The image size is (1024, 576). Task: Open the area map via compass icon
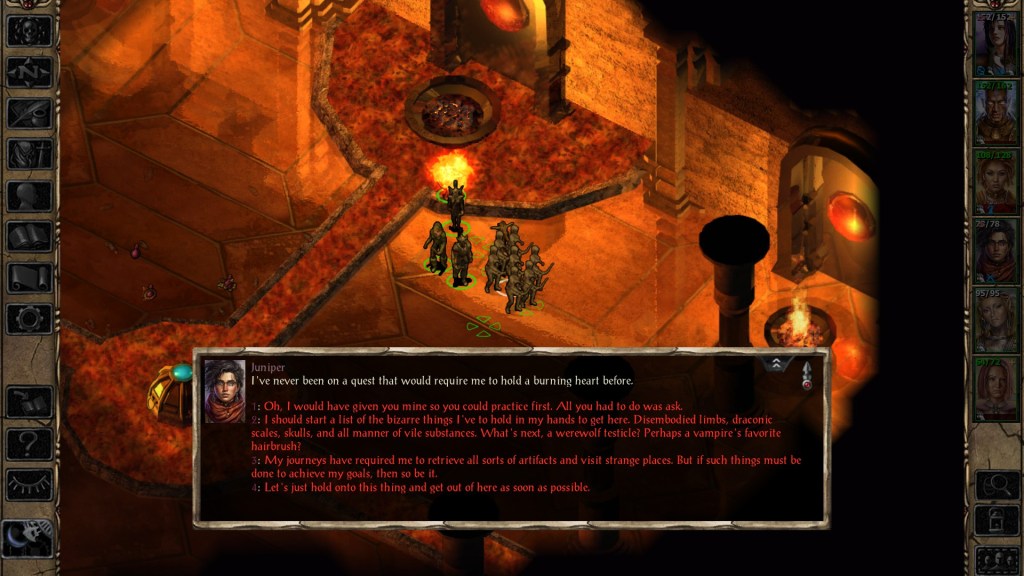[30, 72]
